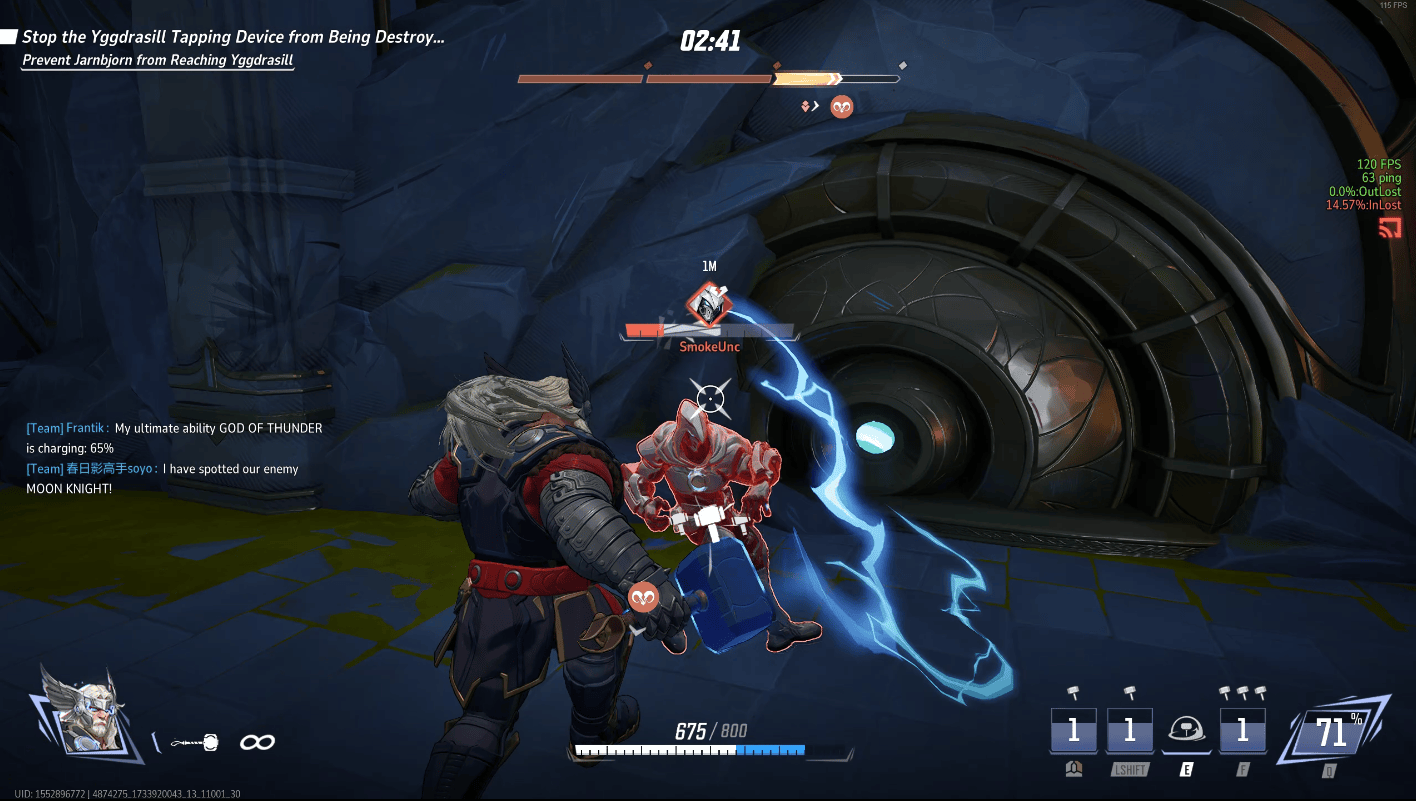Toggle the chevron marker beside the payload icon
1416x801 pixels.
click(812, 105)
